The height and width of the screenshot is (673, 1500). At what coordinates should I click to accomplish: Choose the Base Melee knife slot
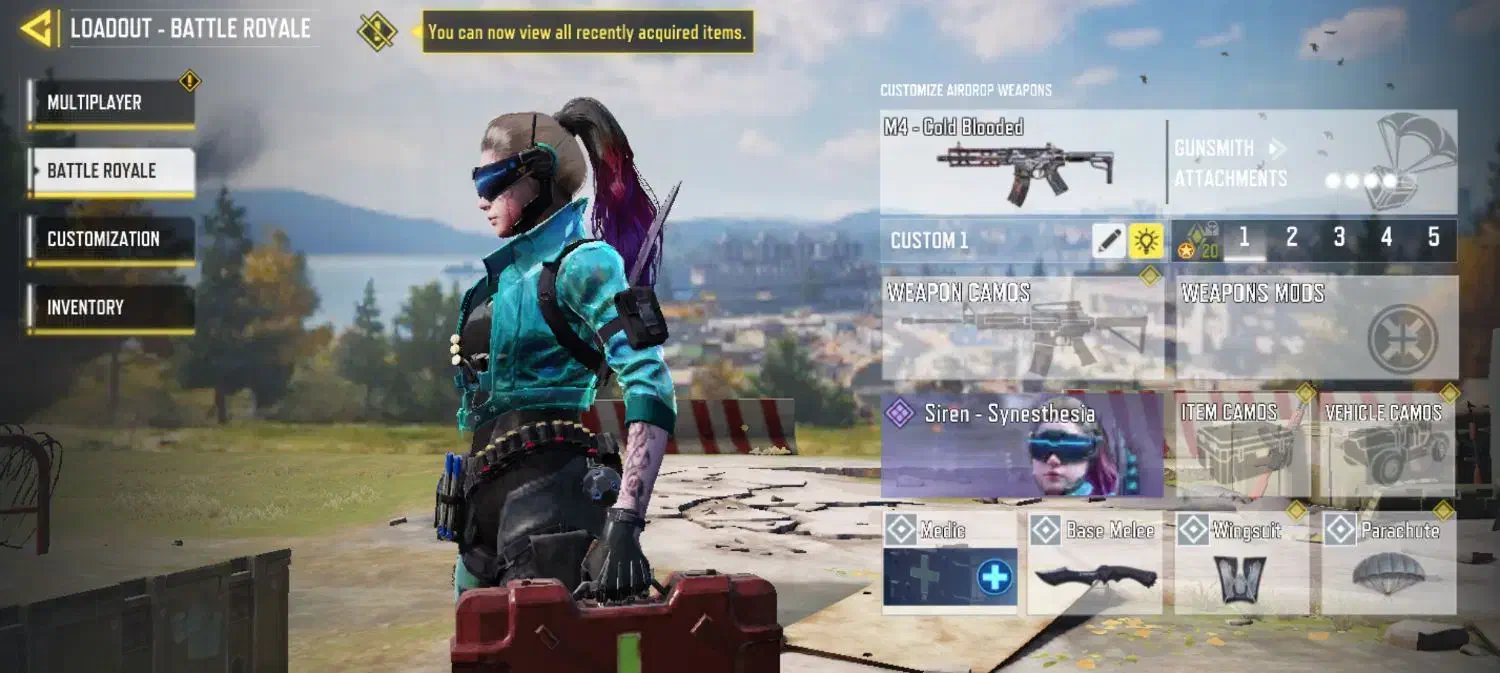tap(1095, 563)
